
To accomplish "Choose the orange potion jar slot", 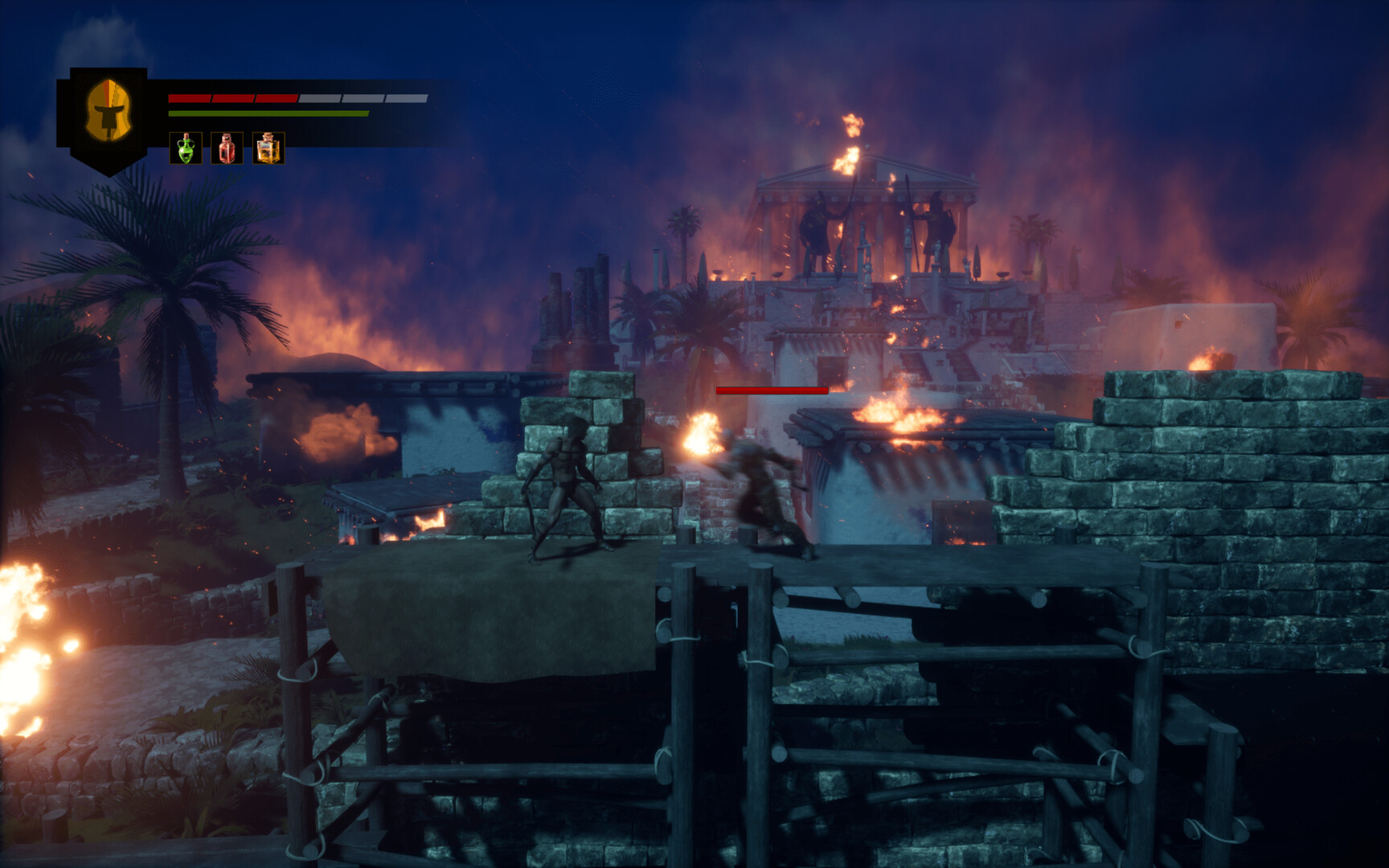I will (268, 149).
